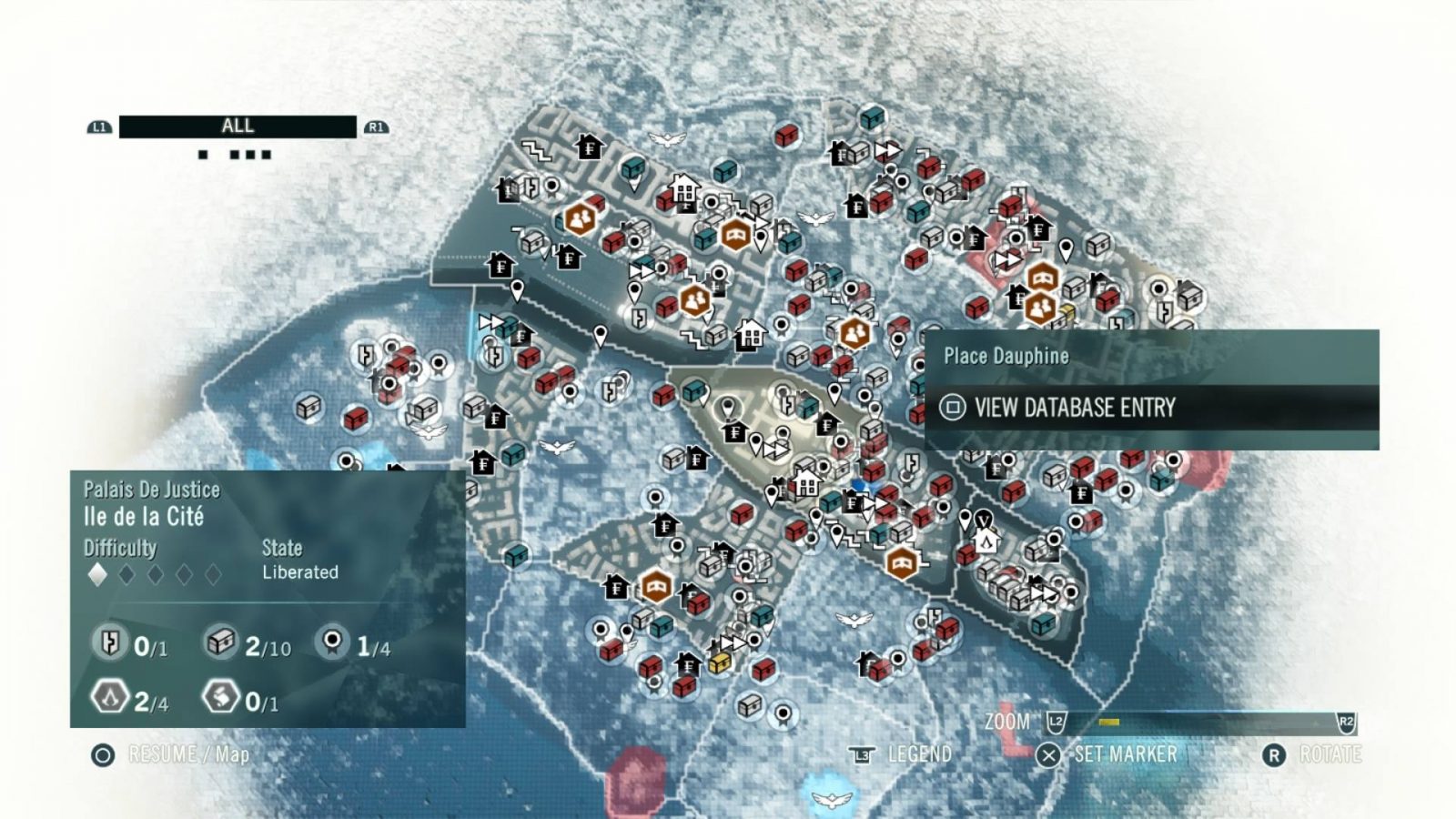Select the Assassin insignia house marker

click(x=986, y=543)
